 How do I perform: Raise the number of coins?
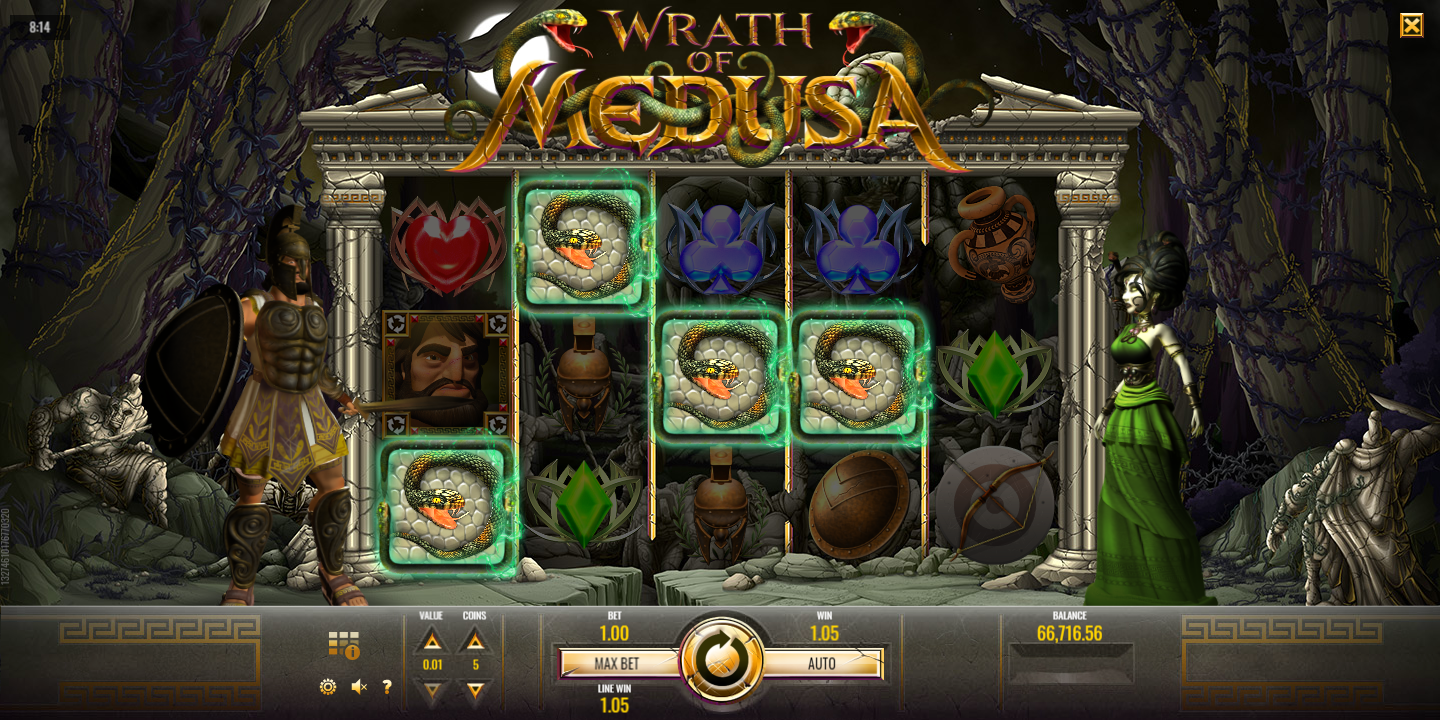click(475, 641)
